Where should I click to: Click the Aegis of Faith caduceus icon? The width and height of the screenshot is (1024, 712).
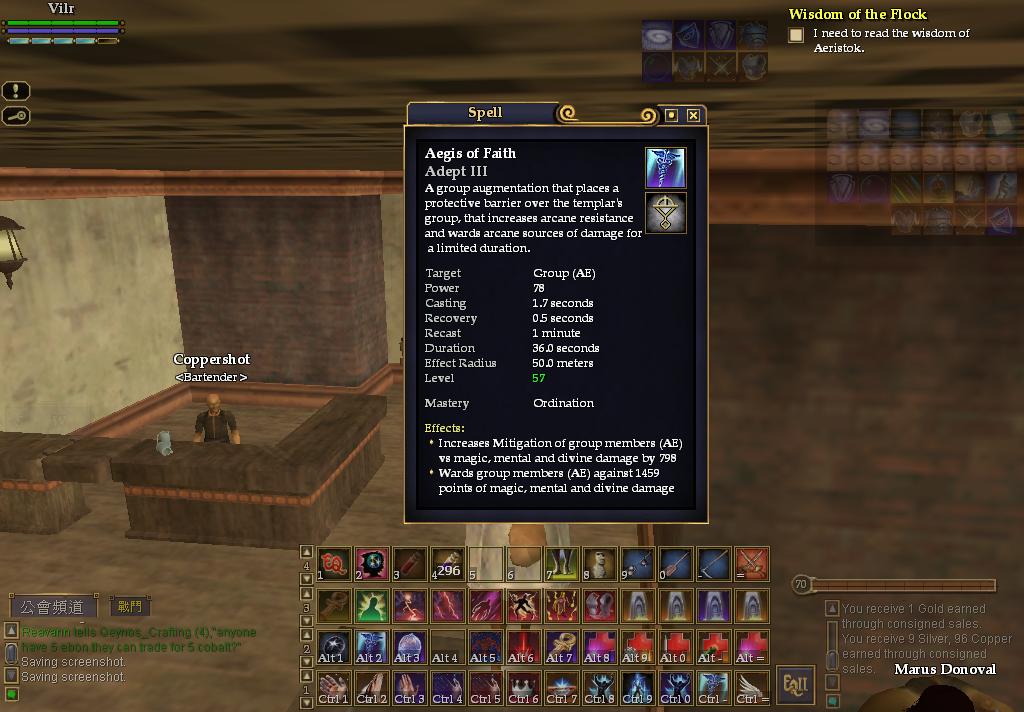[665, 168]
